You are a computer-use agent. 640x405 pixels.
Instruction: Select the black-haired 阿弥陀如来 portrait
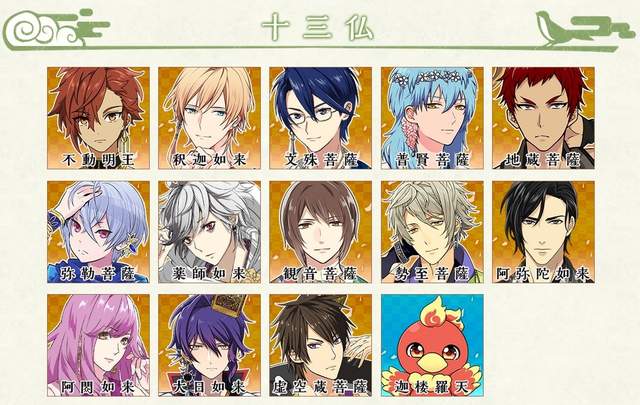pos(542,230)
